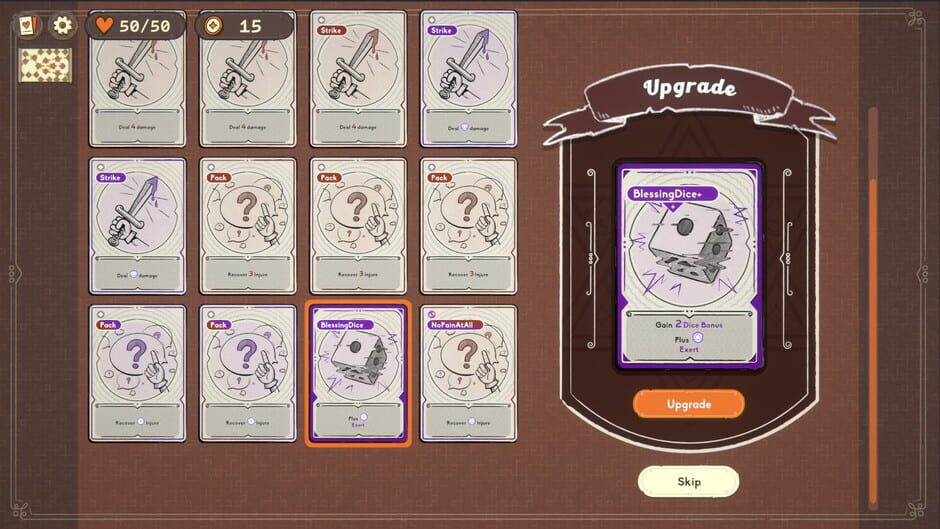Select the highlighted BlessingDice card

click(358, 373)
